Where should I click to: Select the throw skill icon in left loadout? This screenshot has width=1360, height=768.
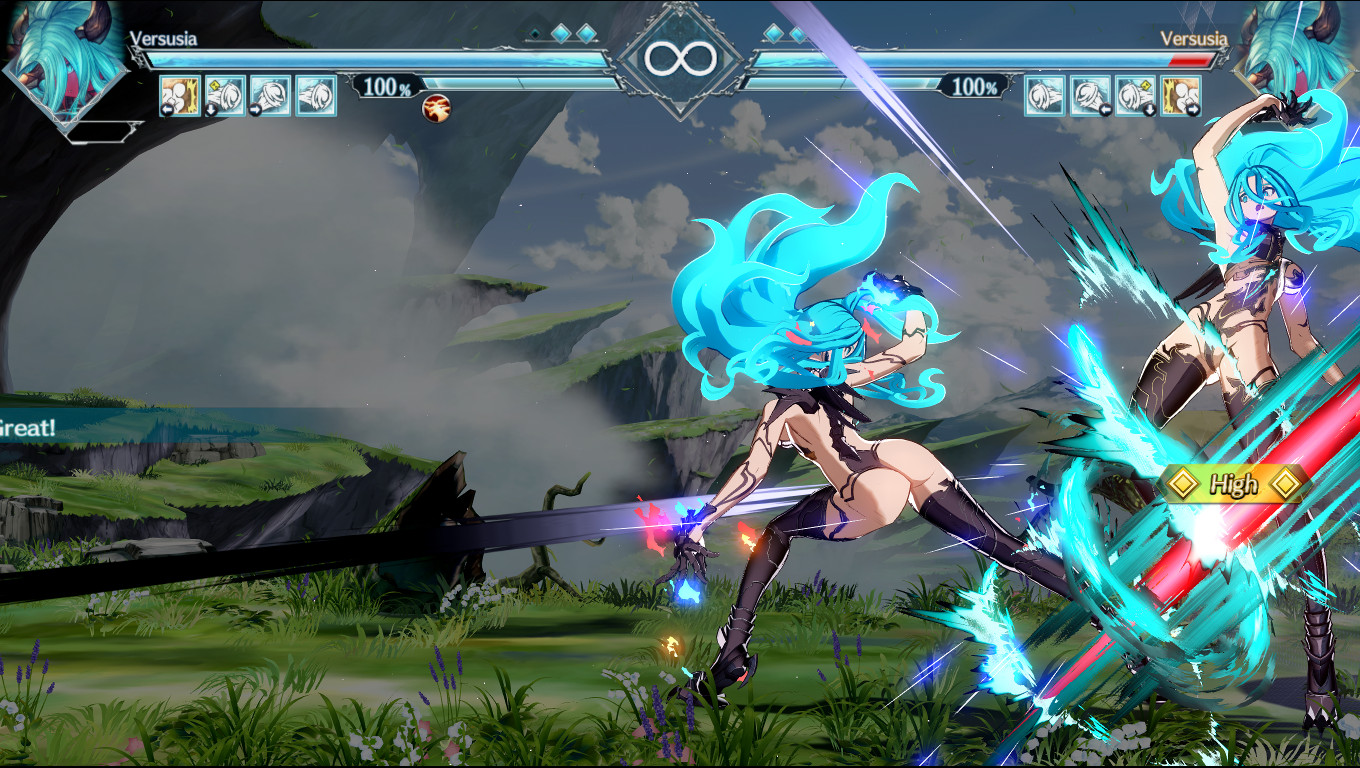(178, 98)
